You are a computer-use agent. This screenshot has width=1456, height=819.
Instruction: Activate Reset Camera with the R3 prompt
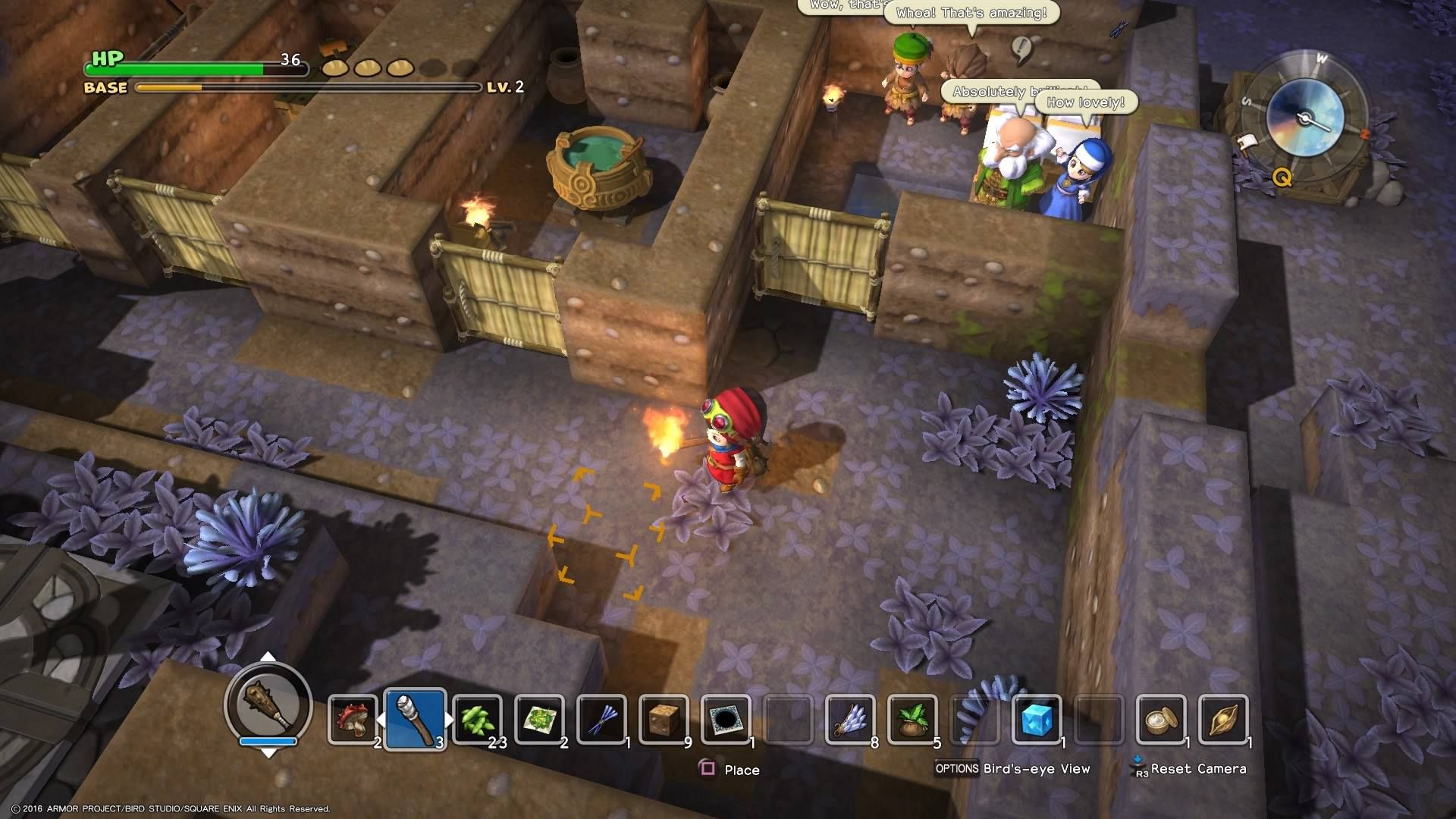click(1177, 769)
